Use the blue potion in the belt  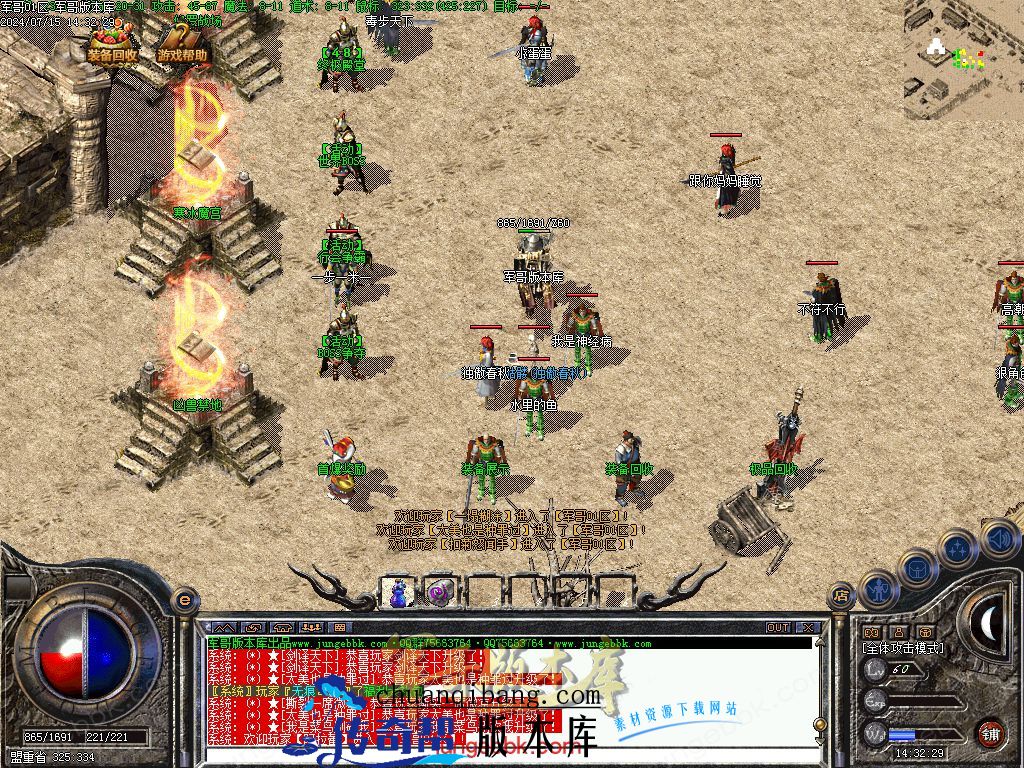point(400,592)
